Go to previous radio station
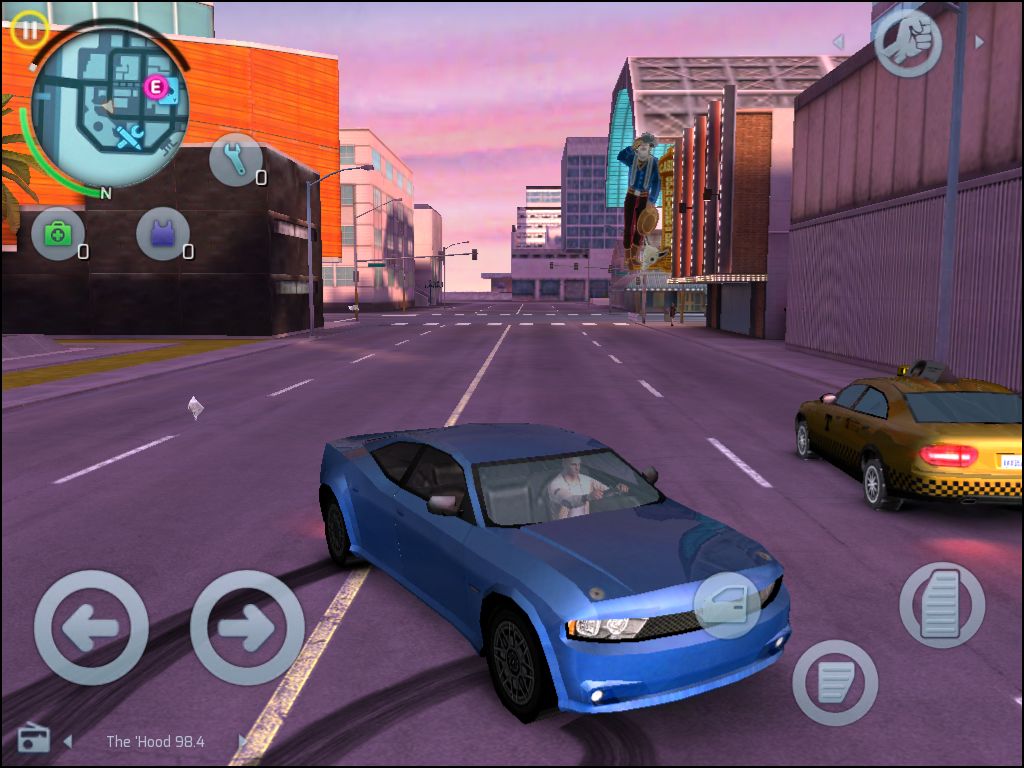The image size is (1024, 768). click(68, 741)
